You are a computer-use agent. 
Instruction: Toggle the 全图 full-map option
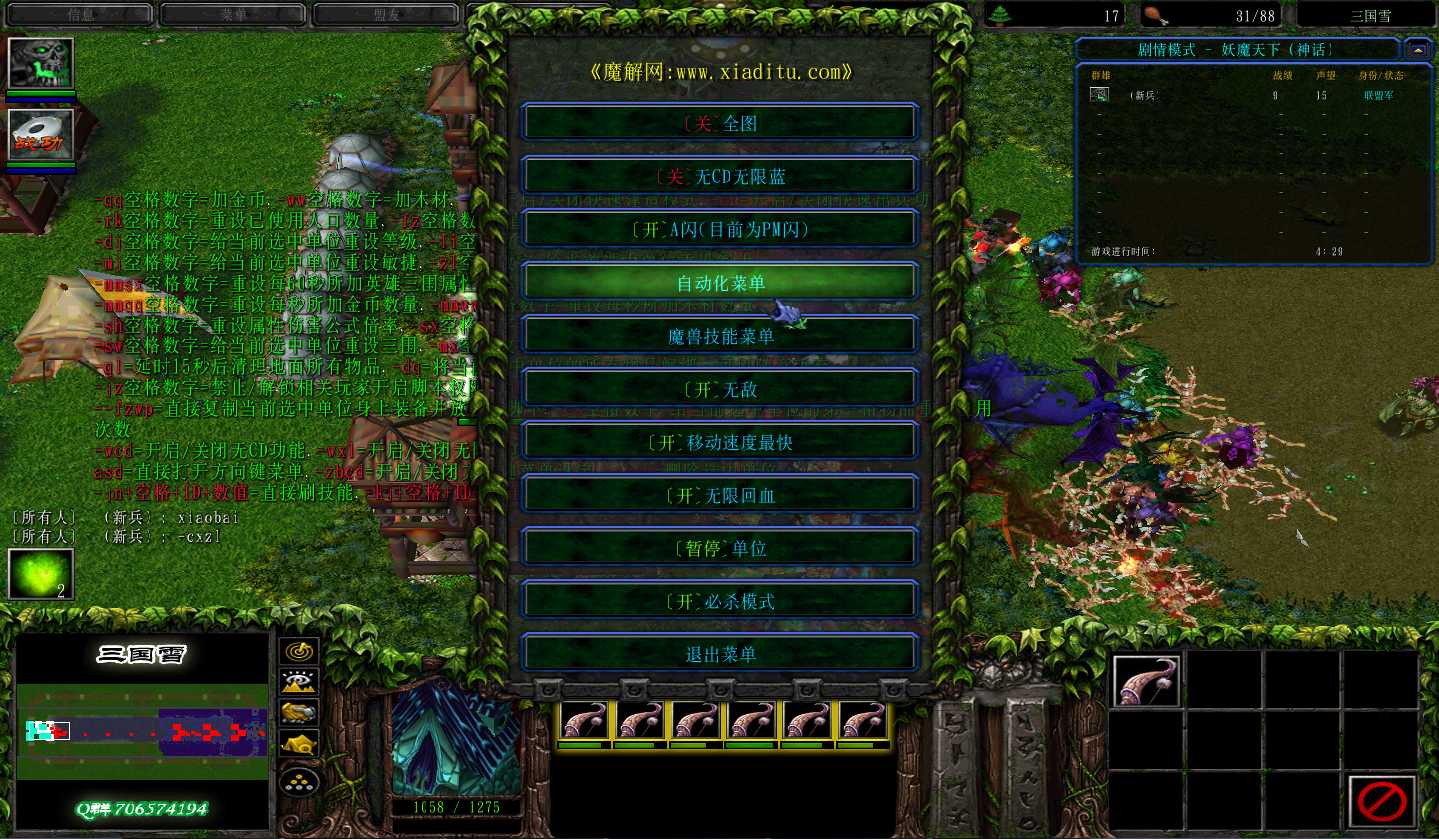(x=719, y=124)
